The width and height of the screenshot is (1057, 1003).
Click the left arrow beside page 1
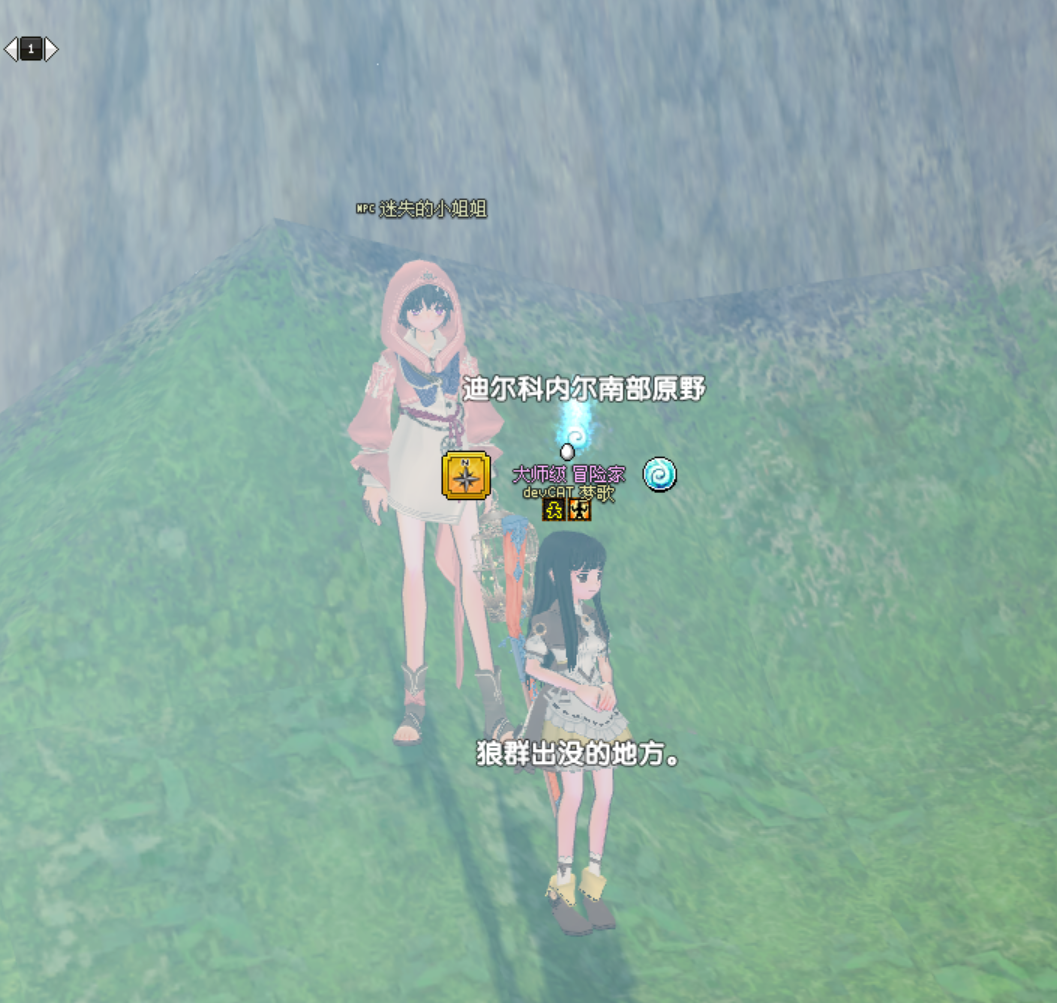tap(11, 48)
